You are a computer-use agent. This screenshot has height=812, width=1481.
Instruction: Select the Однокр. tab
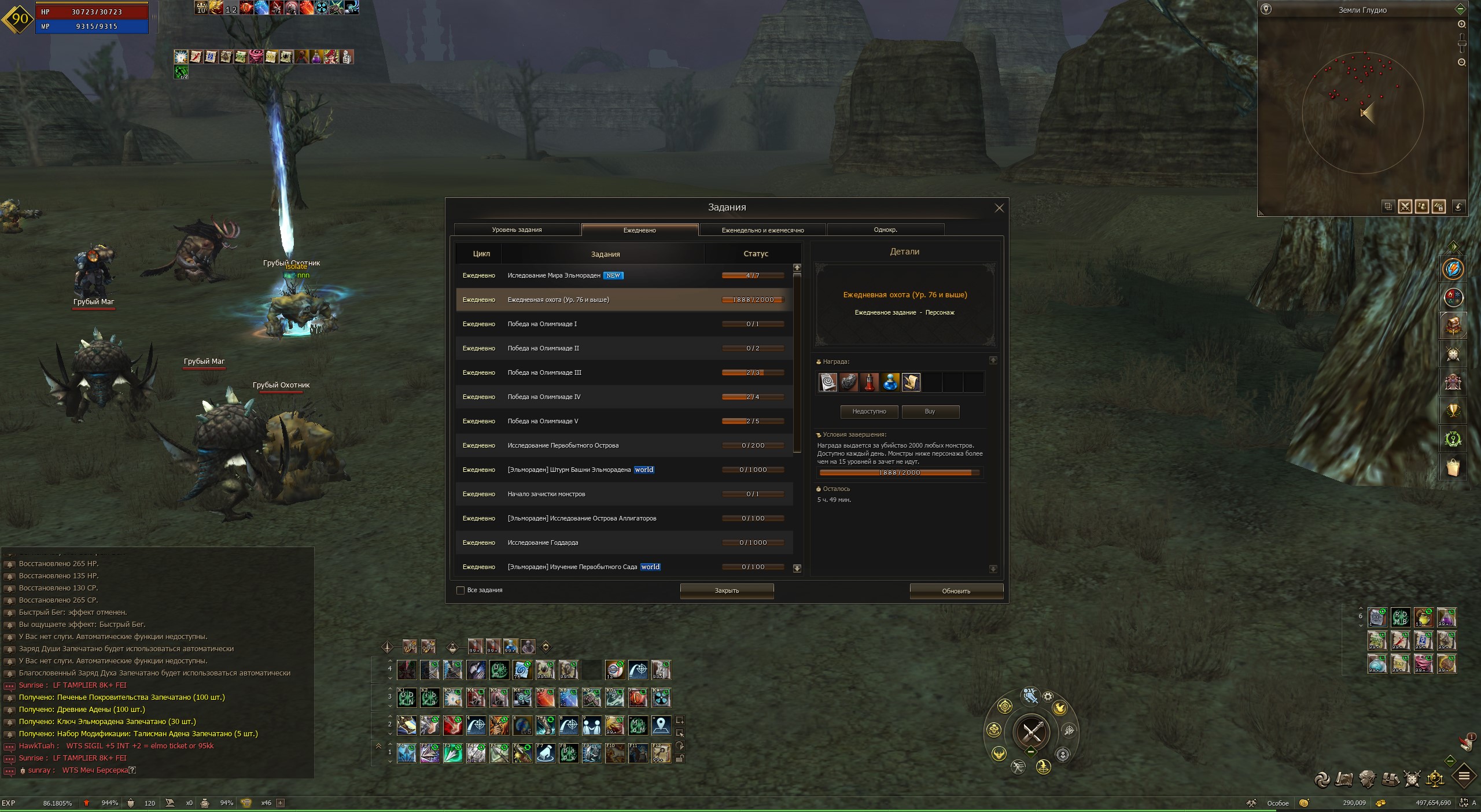pyautogui.click(x=885, y=230)
